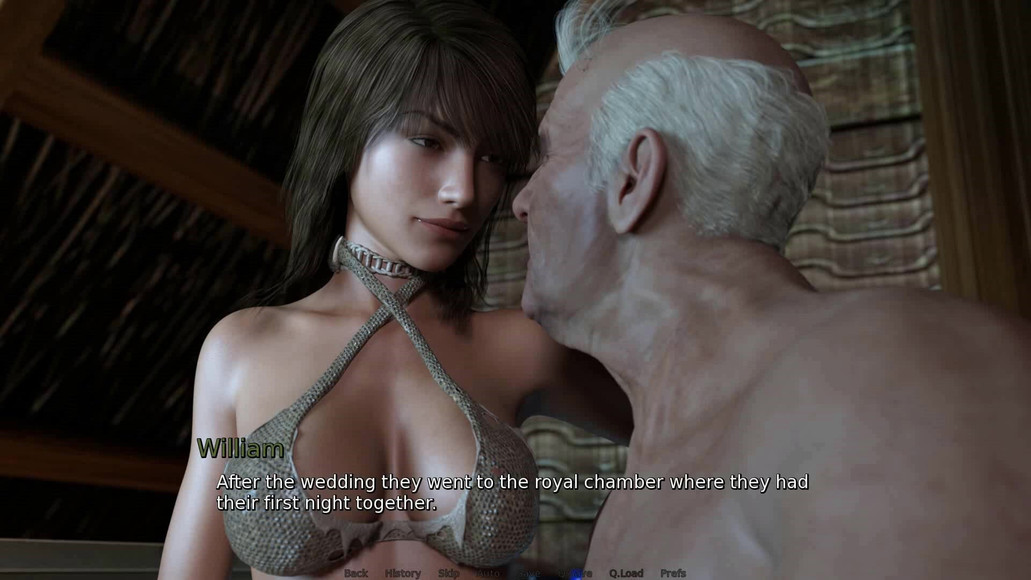Activate Skip in the quick menu
The width and height of the screenshot is (1031, 580).
[x=449, y=573]
